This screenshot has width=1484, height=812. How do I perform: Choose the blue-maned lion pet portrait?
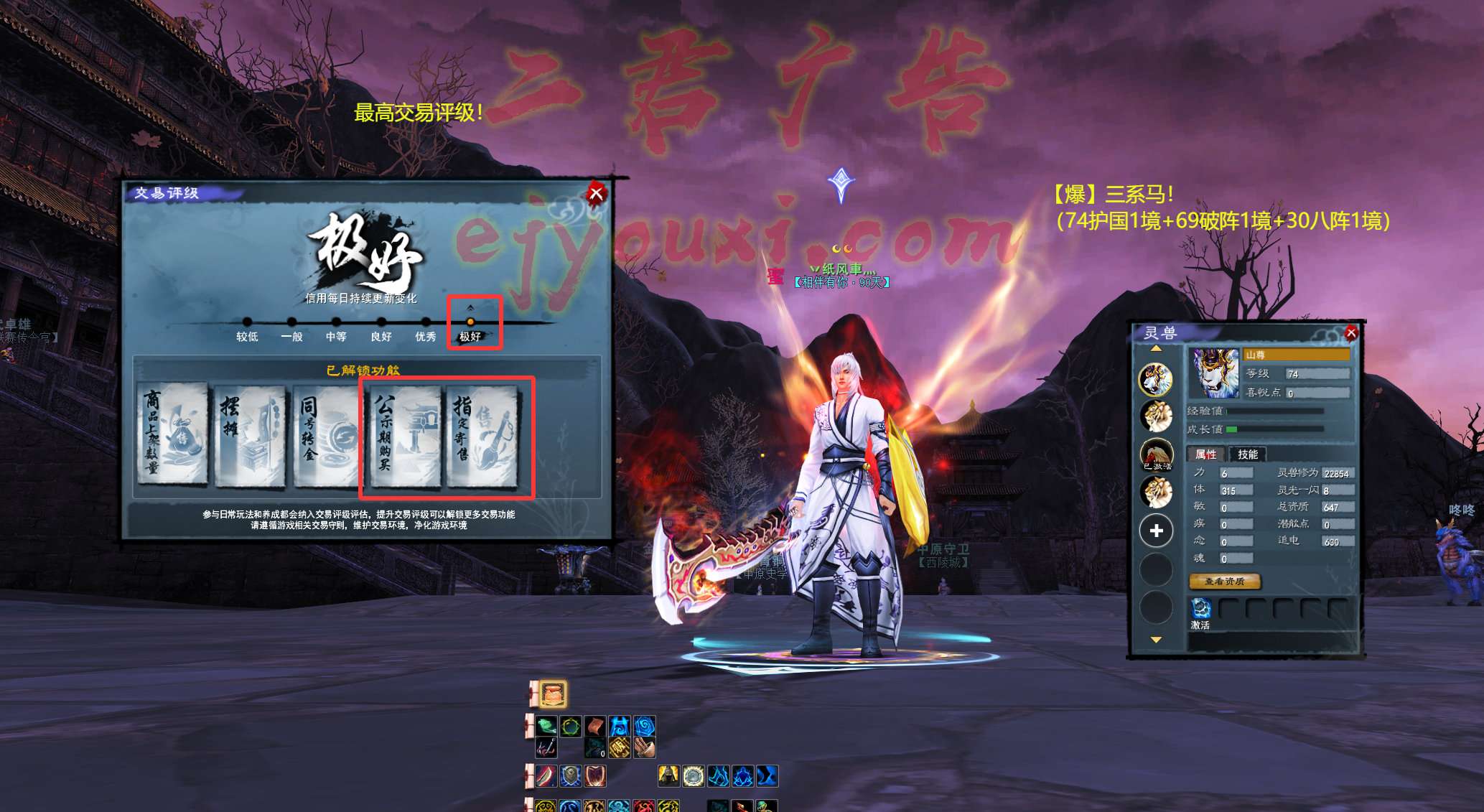(1155, 379)
